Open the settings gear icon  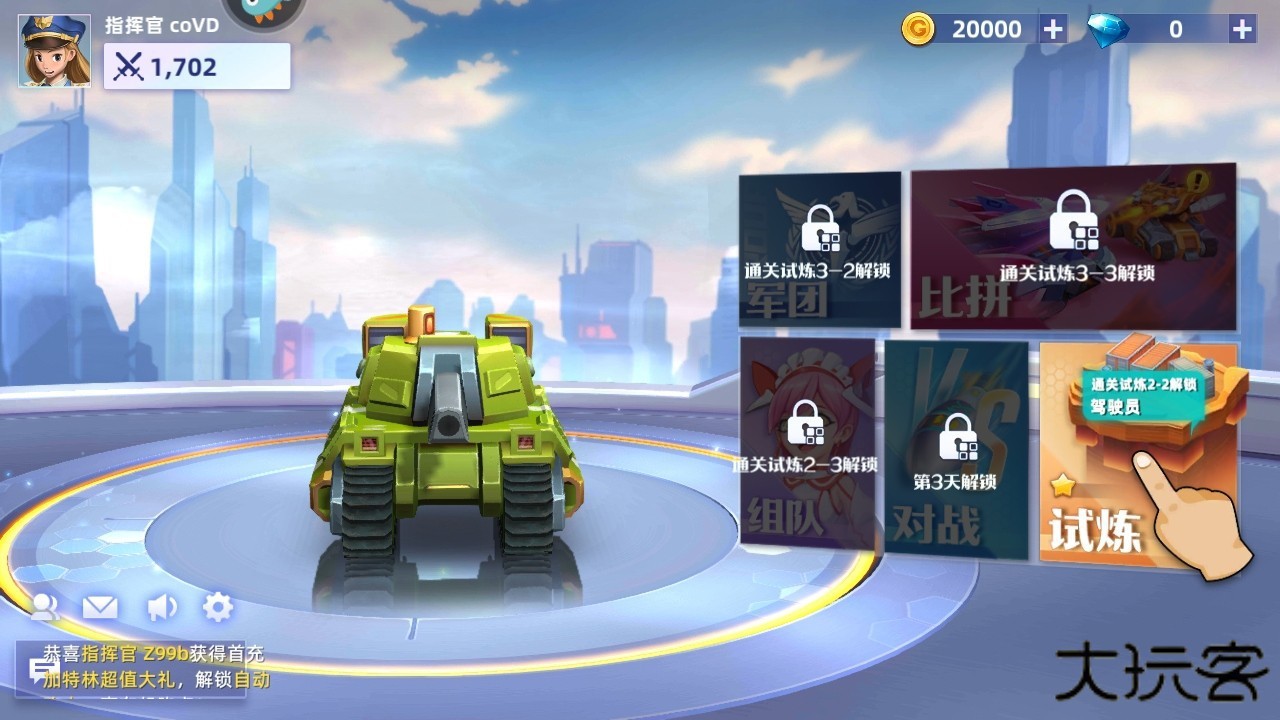[x=218, y=606]
